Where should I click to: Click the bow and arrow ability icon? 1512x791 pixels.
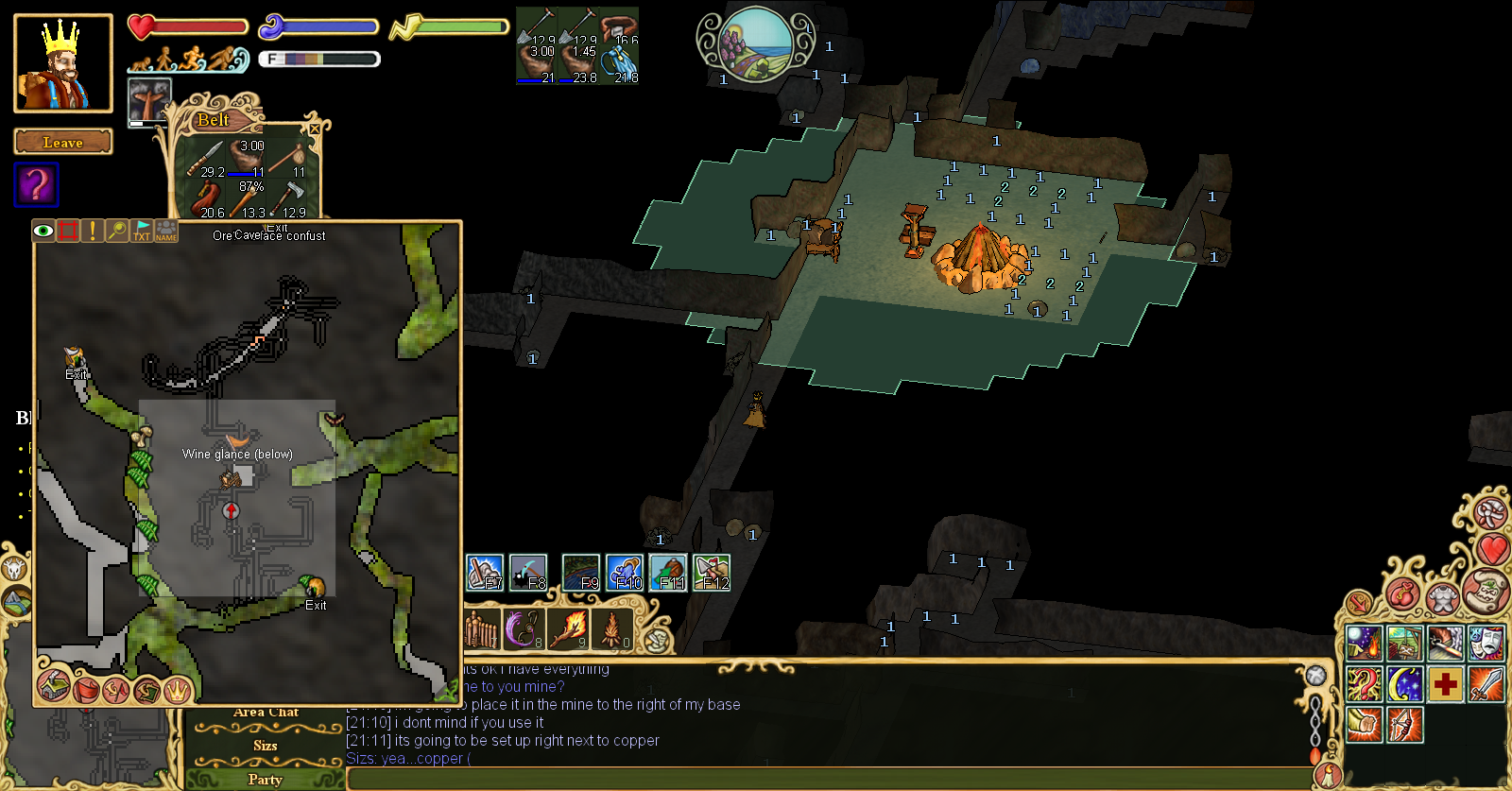coord(1405,724)
